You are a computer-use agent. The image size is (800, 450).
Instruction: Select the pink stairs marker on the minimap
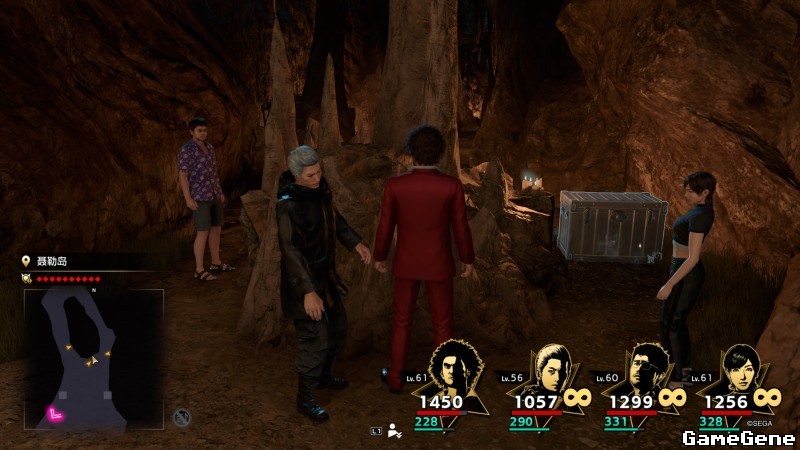56,414
